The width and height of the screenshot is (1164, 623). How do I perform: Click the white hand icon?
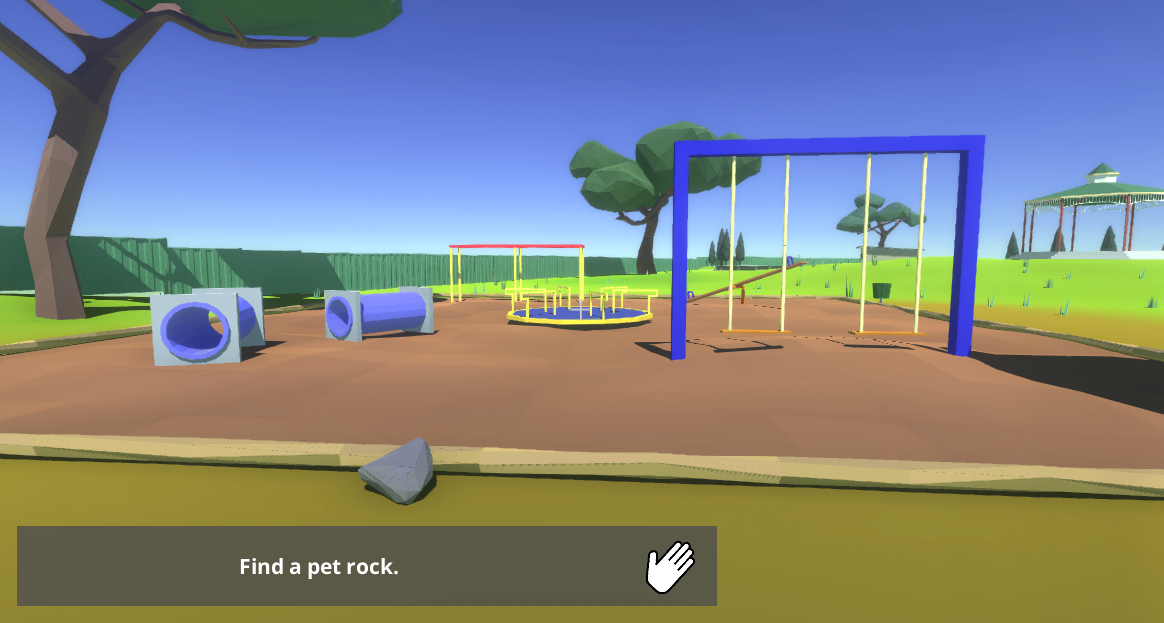click(x=669, y=567)
